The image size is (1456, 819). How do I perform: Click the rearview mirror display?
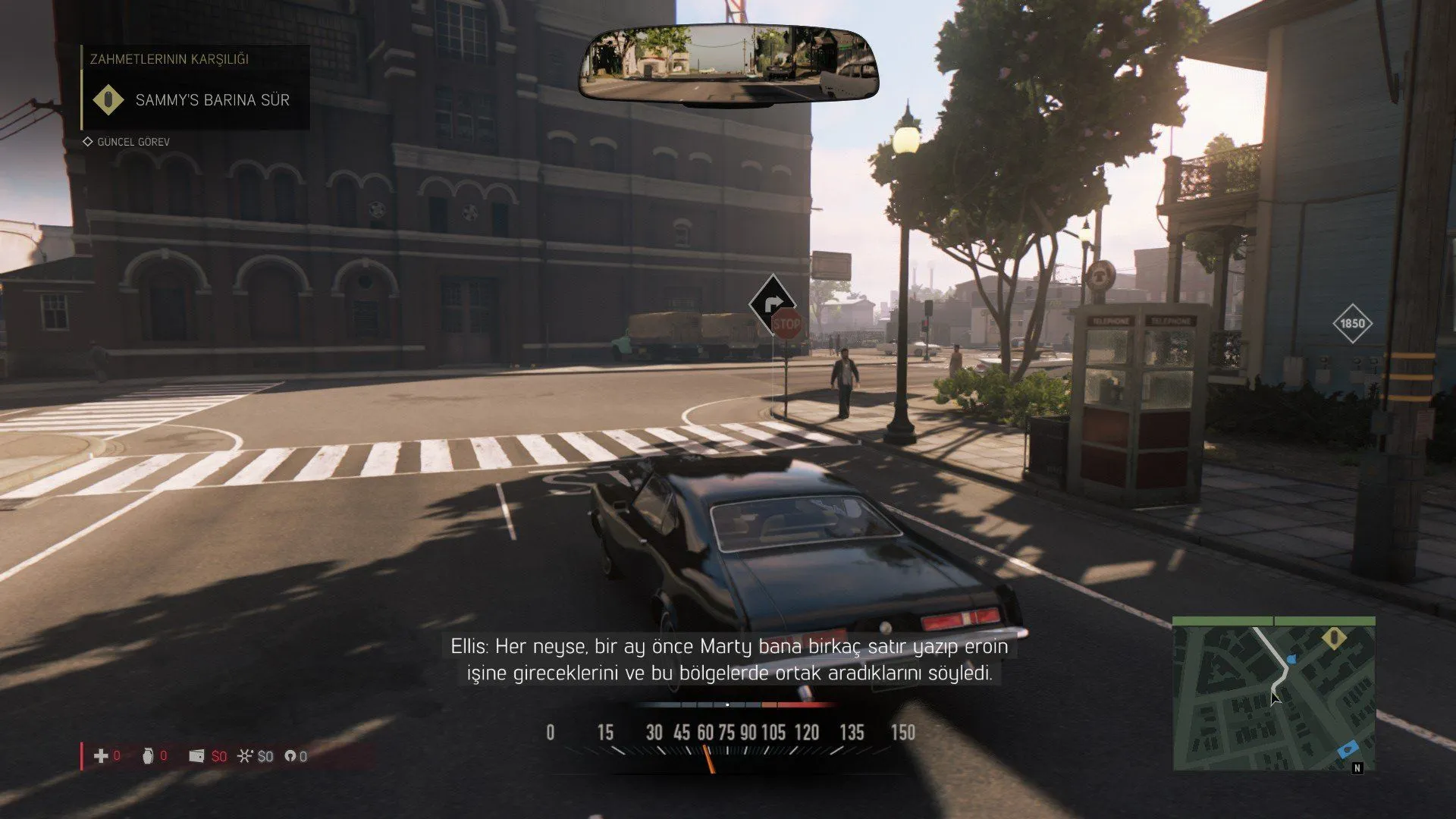click(x=728, y=62)
